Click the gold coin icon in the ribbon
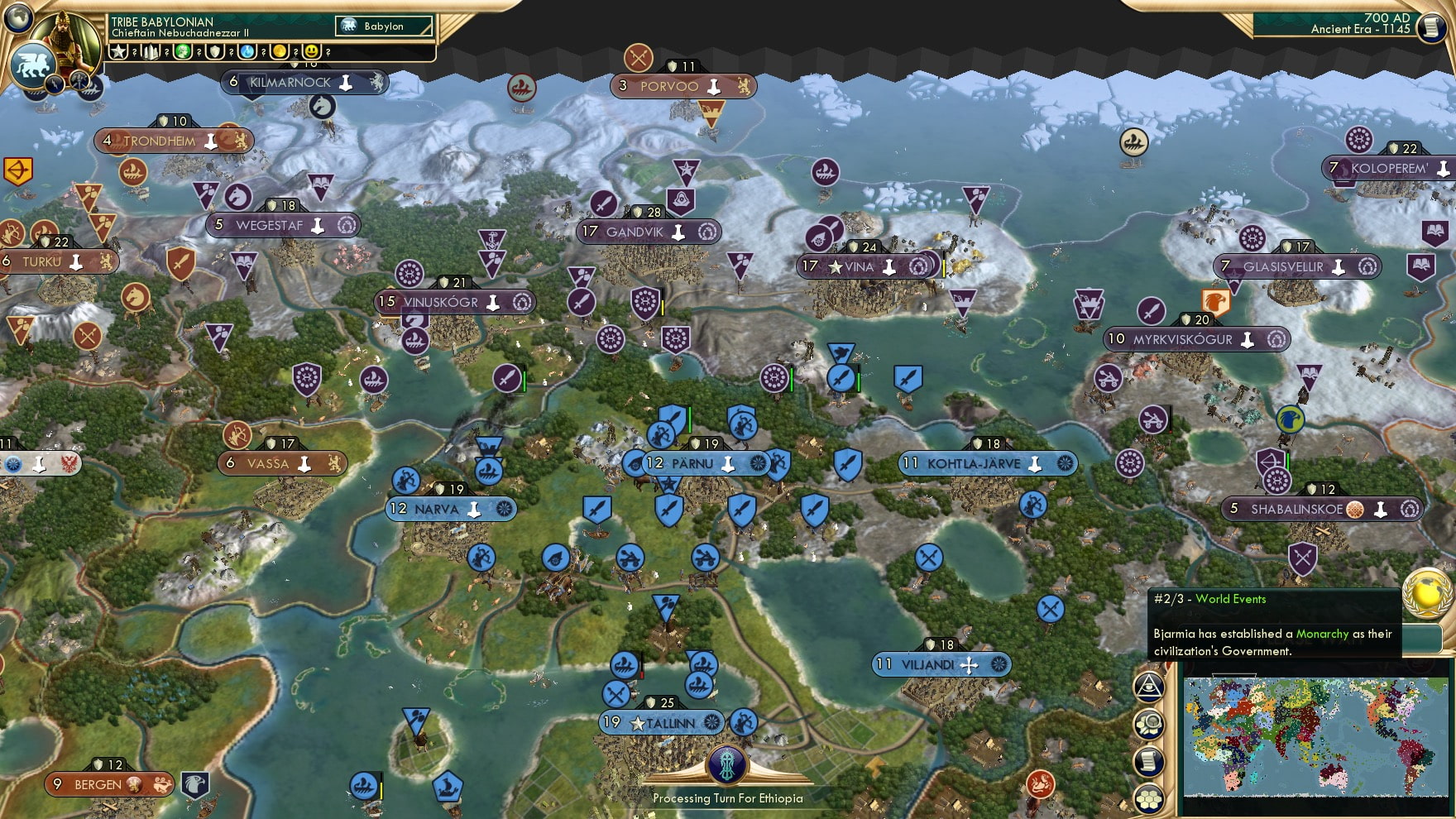The width and height of the screenshot is (1456, 819). tap(279, 51)
